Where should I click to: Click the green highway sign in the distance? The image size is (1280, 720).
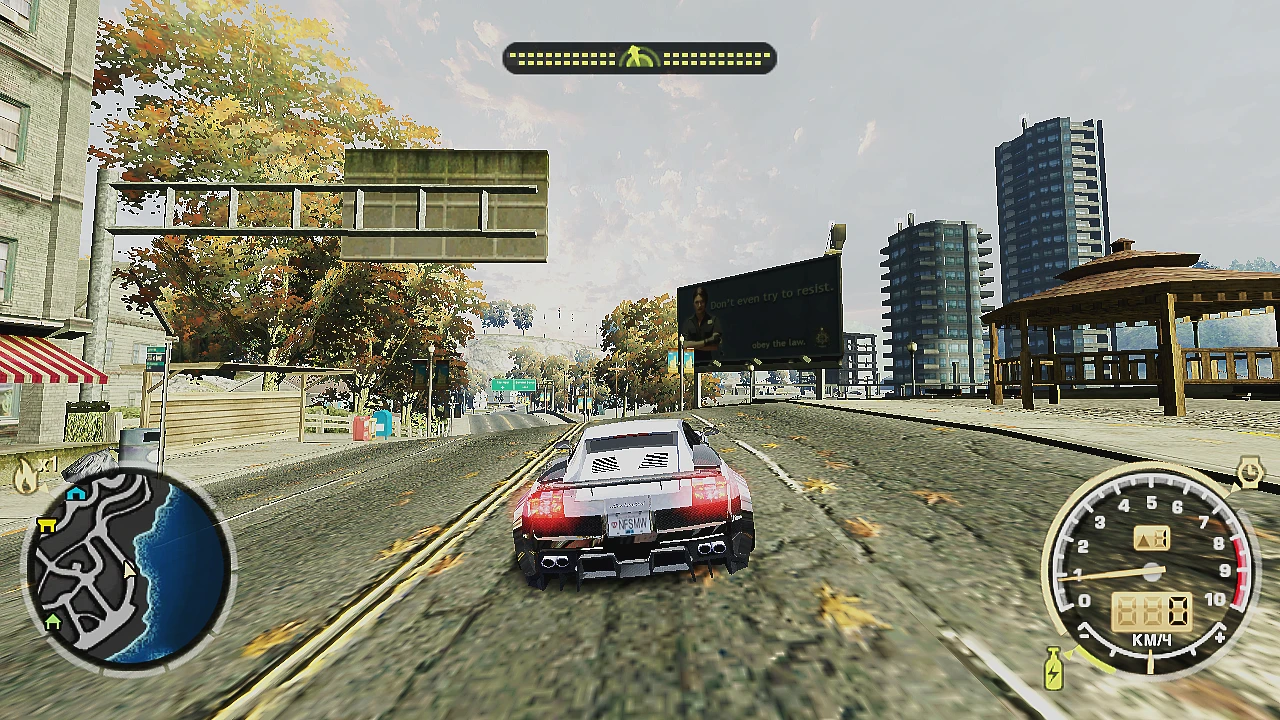tap(512, 383)
